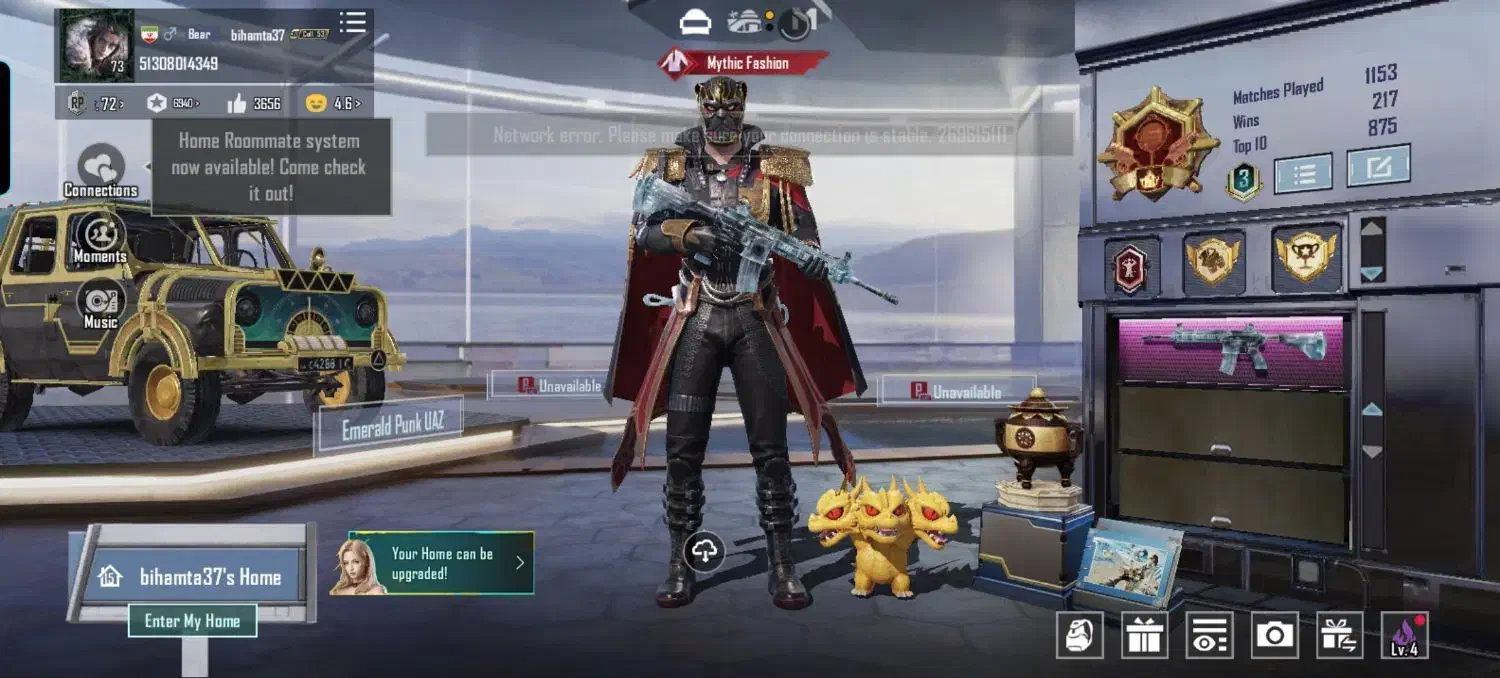This screenshot has width=1500, height=678.
Task: Open the Royale Pass RP badge
Action: 77,102
